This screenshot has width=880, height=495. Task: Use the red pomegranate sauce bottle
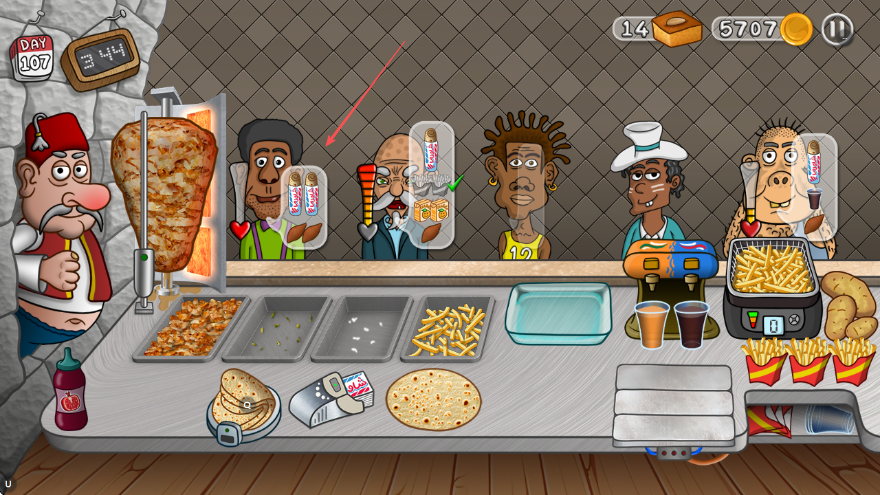[70, 390]
